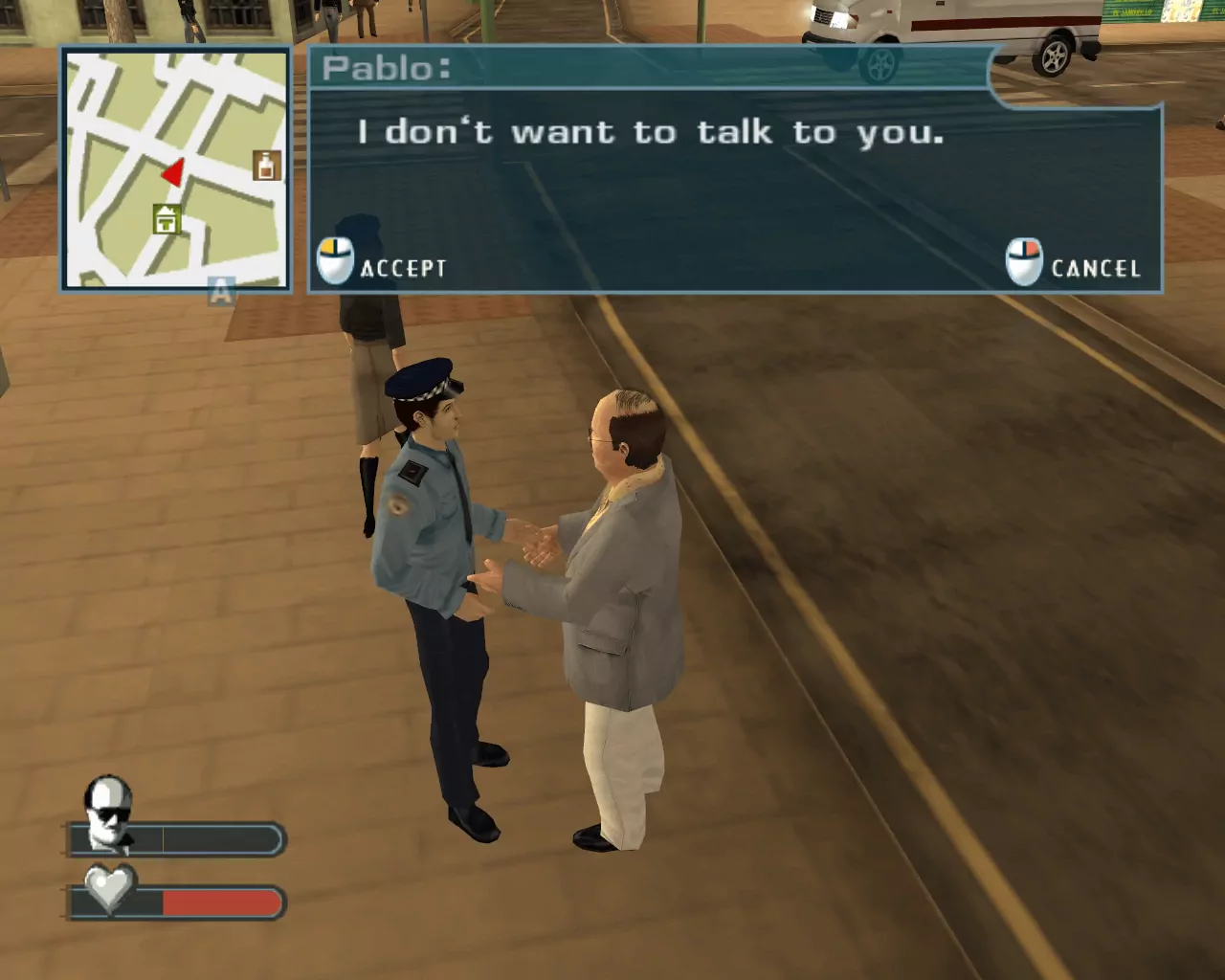
Task: Select the green house marker on minimap
Action: (x=167, y=219)
